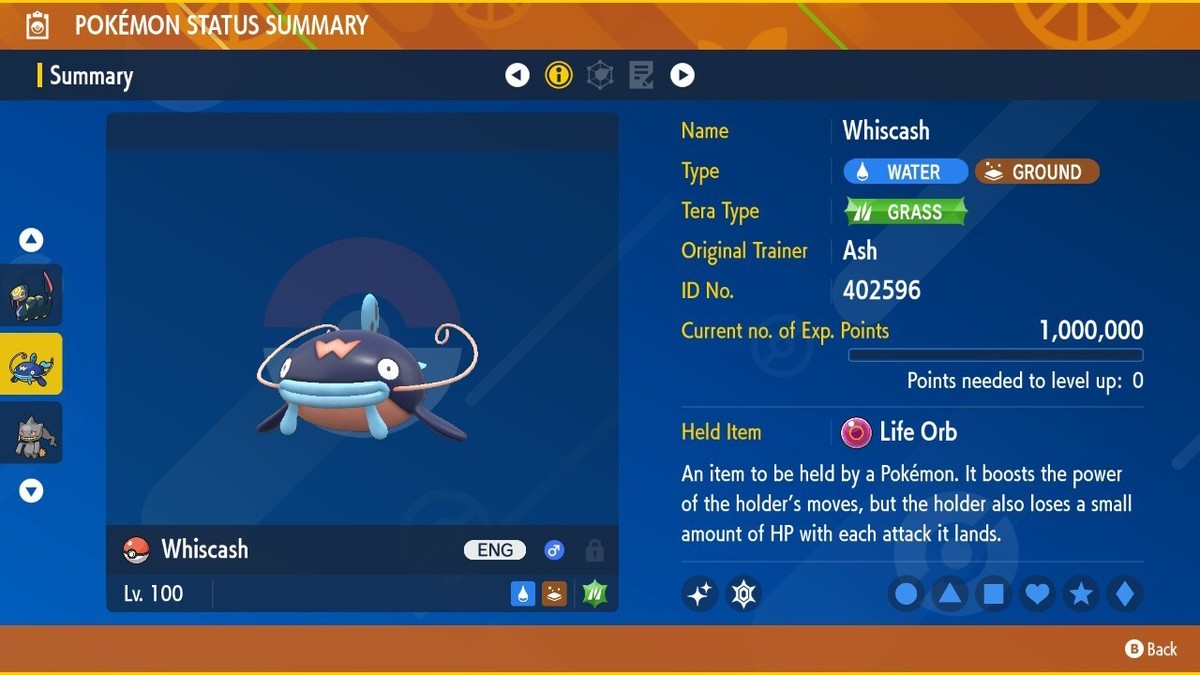This screenshot has width=1200, height=675.
Task: Toggle the triangle marking
Action: [x=949, y=594]
